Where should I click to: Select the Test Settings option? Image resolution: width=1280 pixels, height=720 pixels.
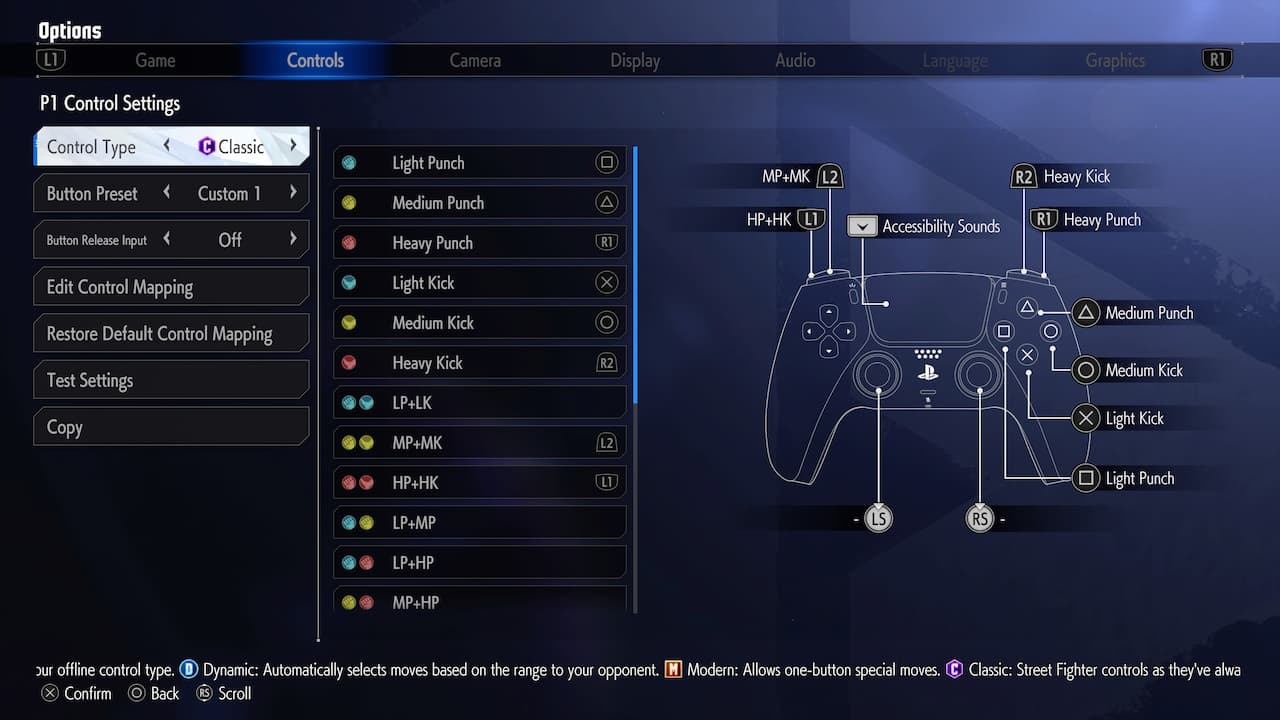pyautogui.click(x=170, y=380)
